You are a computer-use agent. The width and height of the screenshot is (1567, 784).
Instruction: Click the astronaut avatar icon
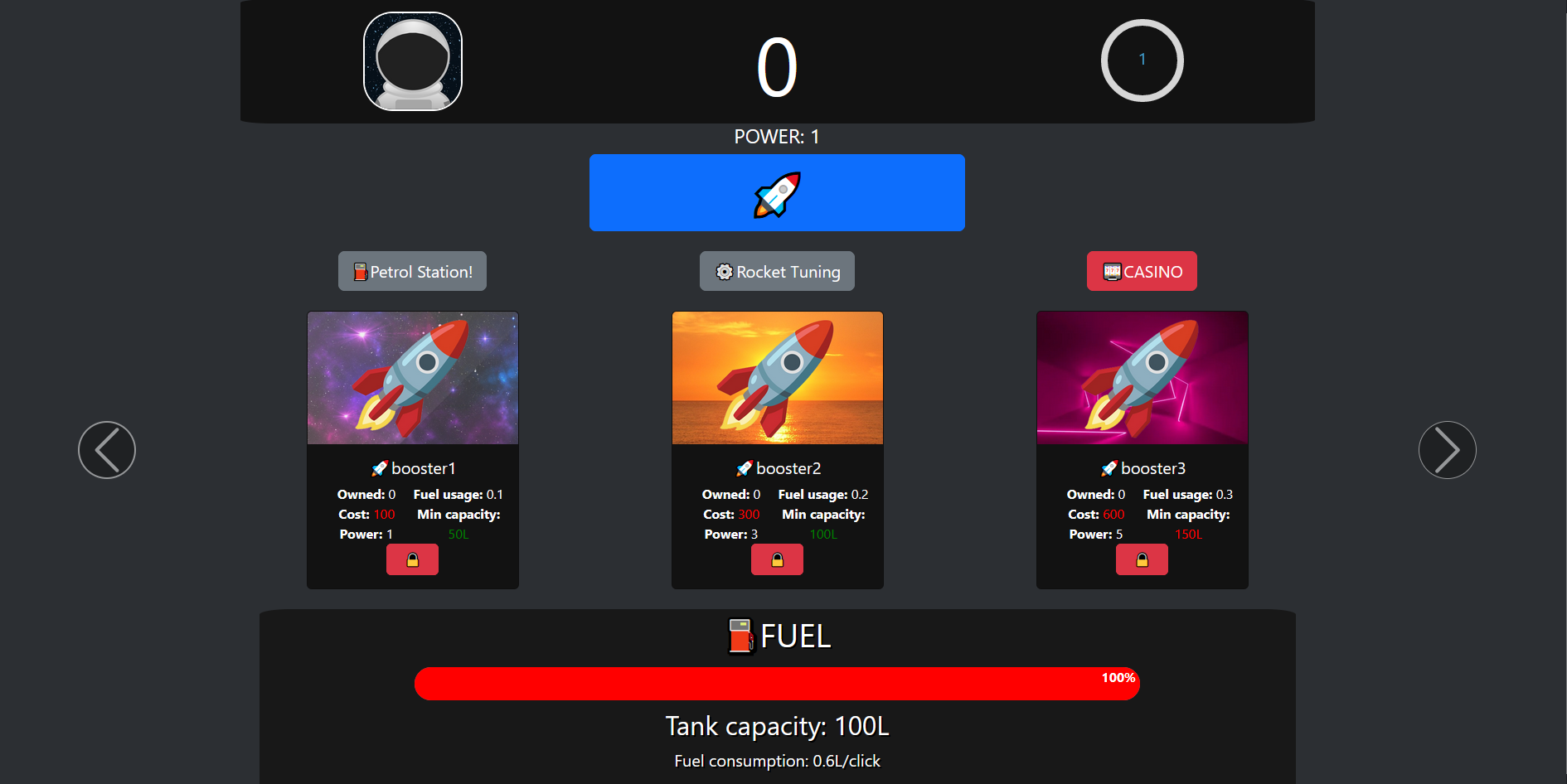click(413, 60)
